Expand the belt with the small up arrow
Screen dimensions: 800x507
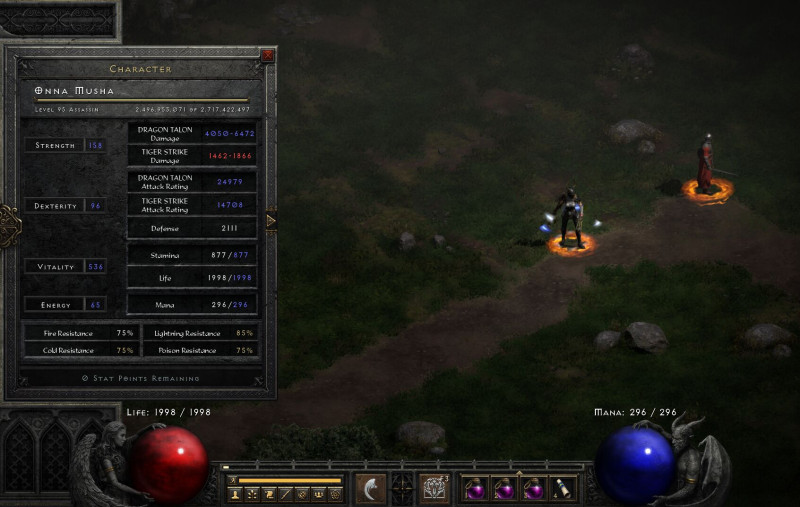[x=518, y=471]
